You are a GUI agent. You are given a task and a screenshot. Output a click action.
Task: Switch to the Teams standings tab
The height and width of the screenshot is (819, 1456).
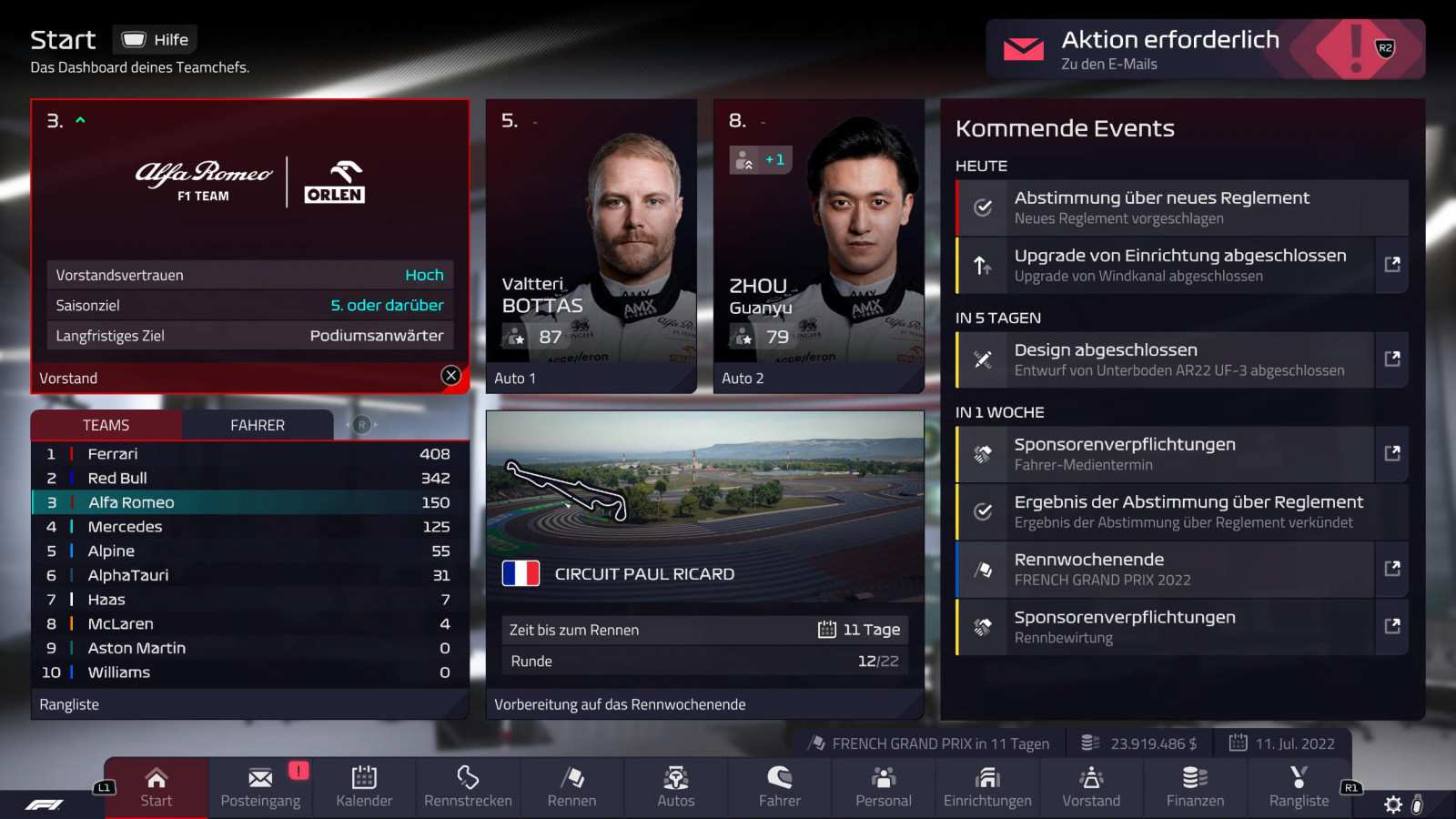[106, 425]
